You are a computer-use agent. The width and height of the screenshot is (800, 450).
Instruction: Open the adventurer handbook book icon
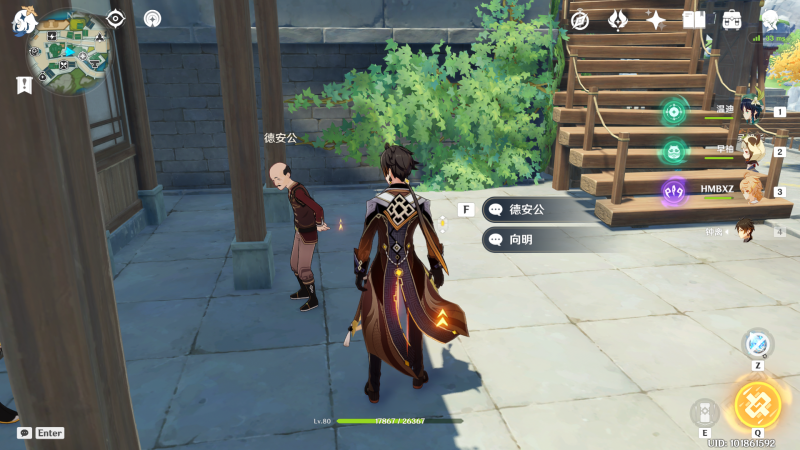pos(694,20)
